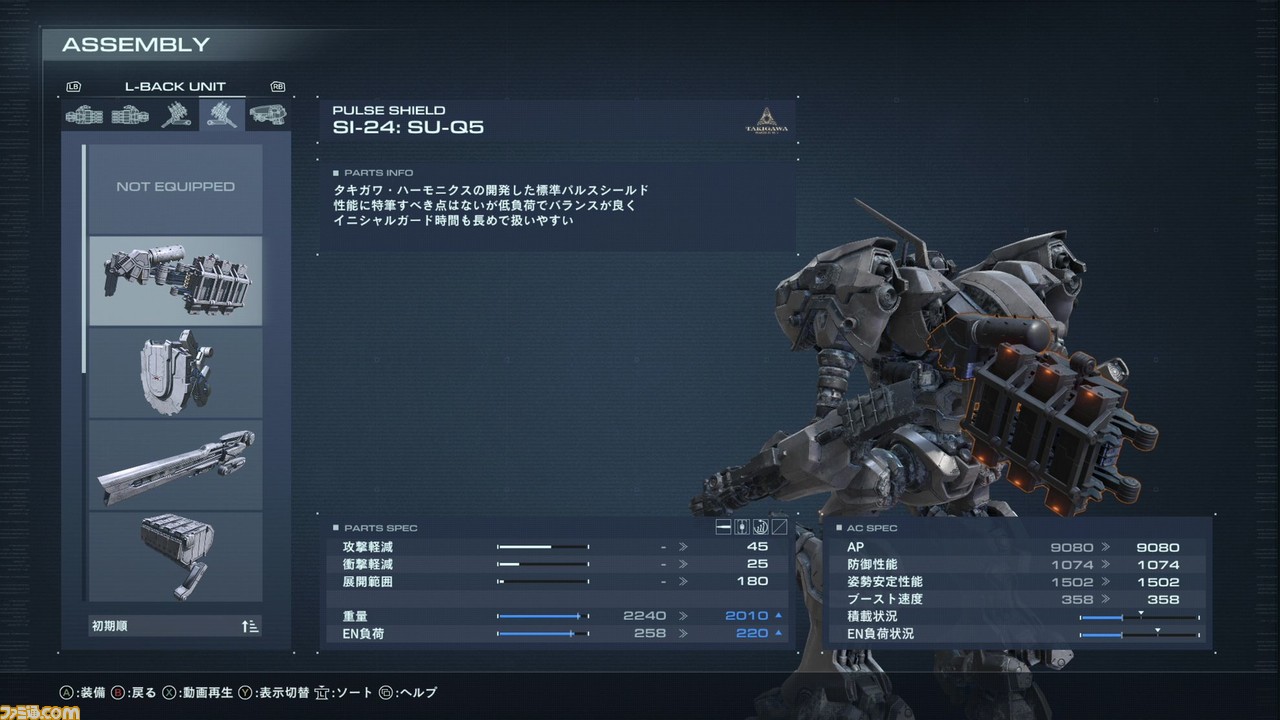Select the round shield part below the pulse shield

pos(175,372)
